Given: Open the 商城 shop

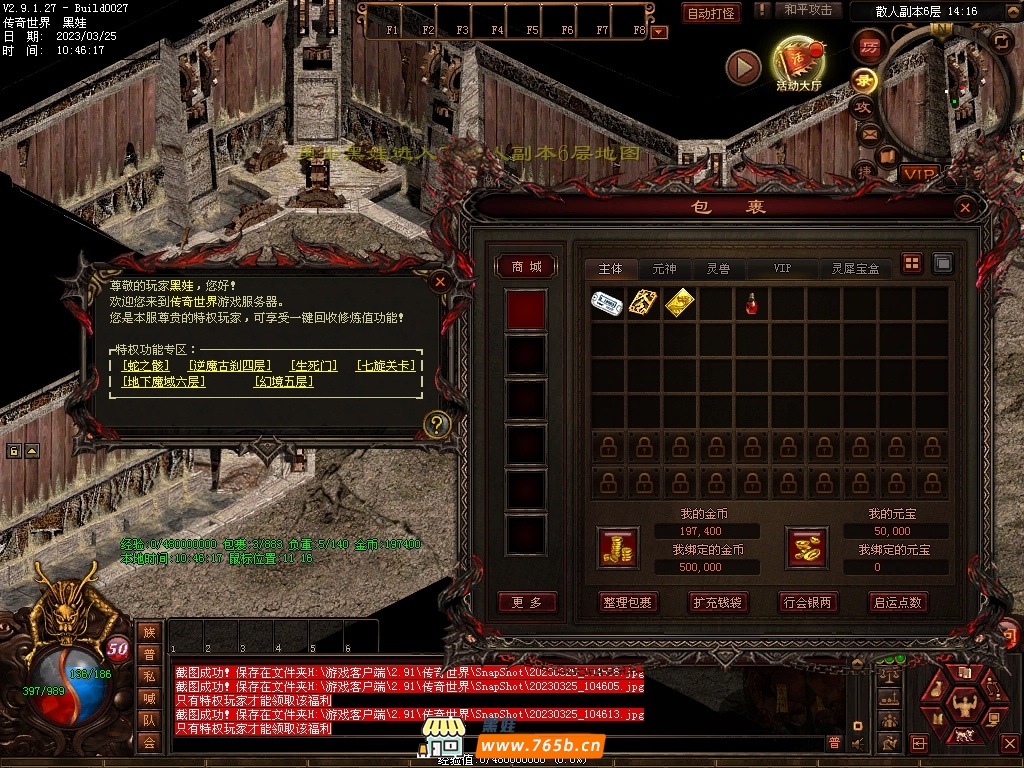Looking at the screenshot, I should pos(527,267).
